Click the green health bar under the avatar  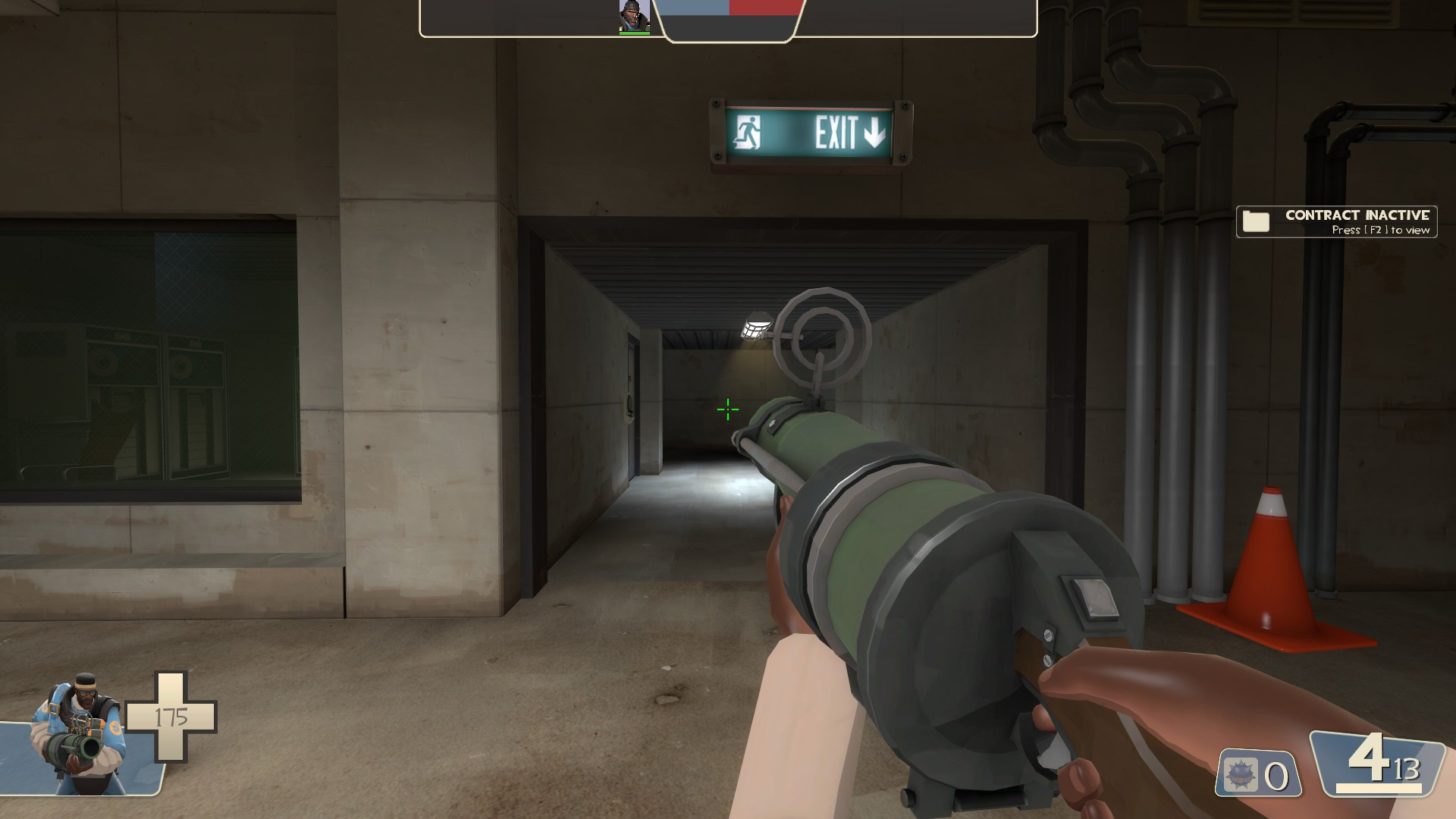[x=634, y=32]
